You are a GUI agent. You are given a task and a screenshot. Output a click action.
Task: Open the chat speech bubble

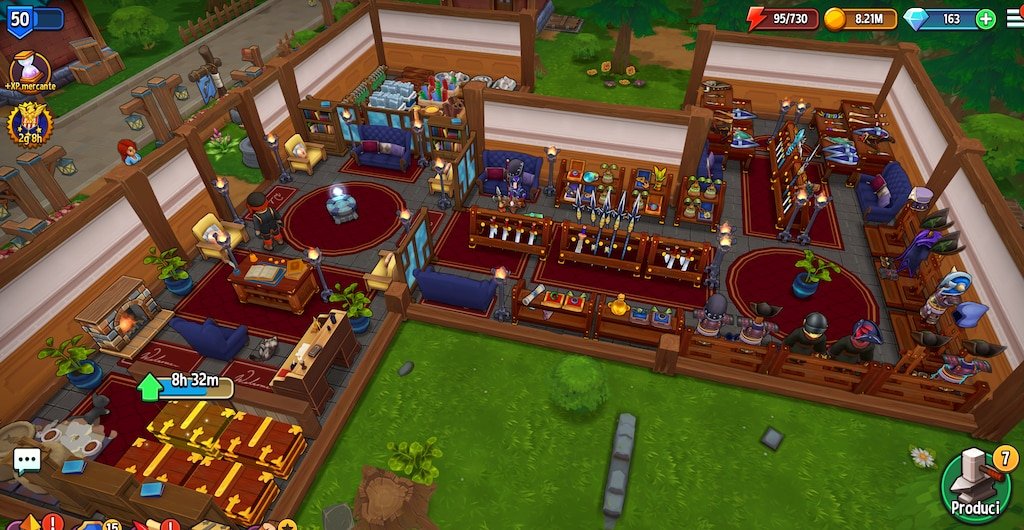coord(26,461)
